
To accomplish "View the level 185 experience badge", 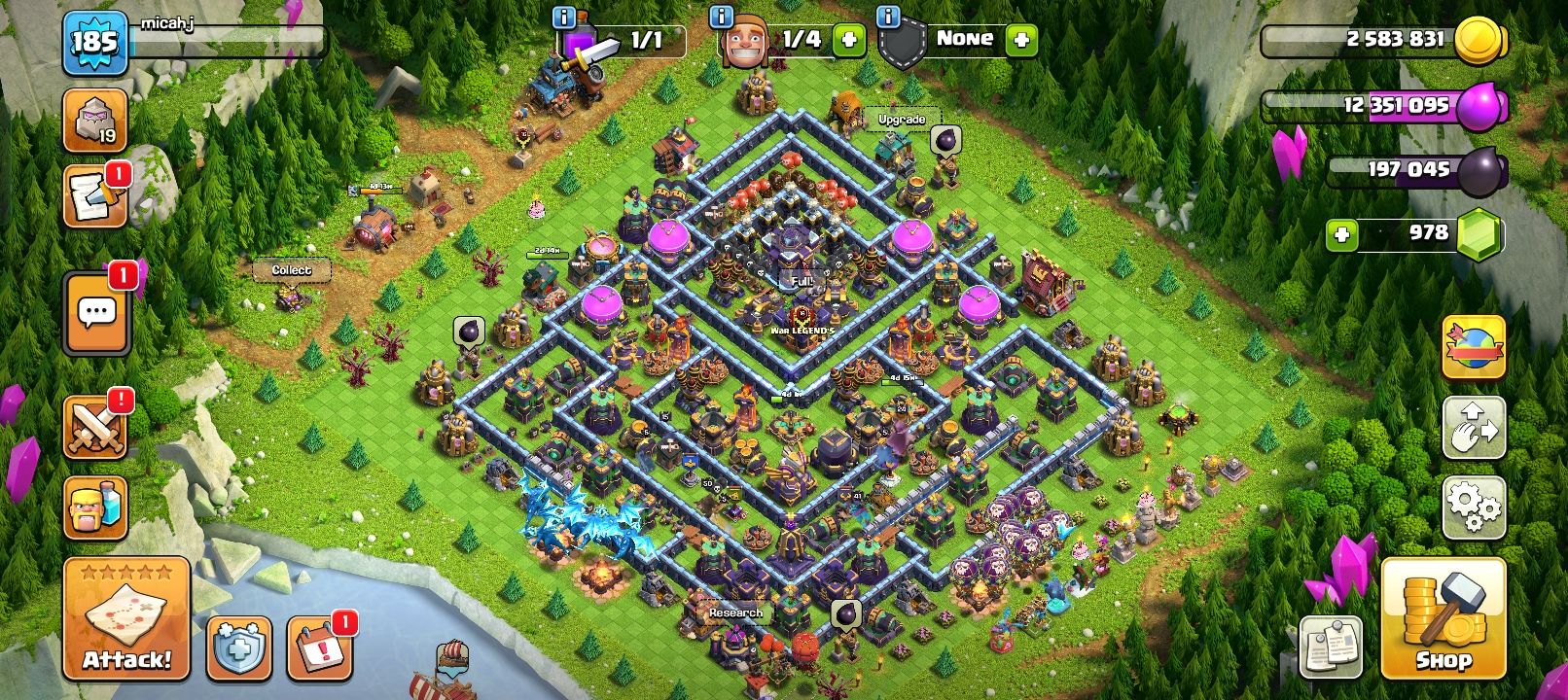I will click(x=94, y=43).
